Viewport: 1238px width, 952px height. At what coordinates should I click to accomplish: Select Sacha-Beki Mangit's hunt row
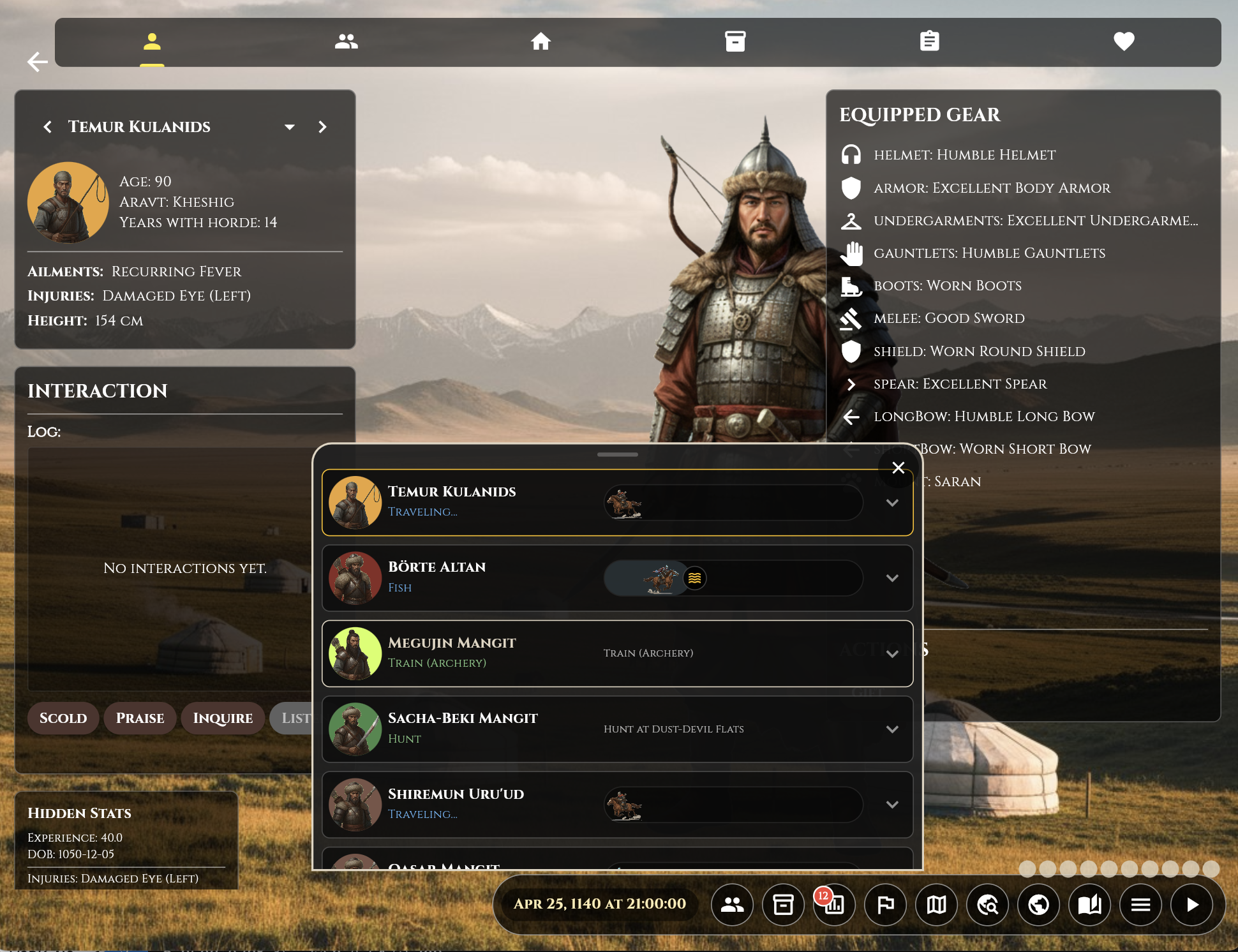click(x=462, y=728)
